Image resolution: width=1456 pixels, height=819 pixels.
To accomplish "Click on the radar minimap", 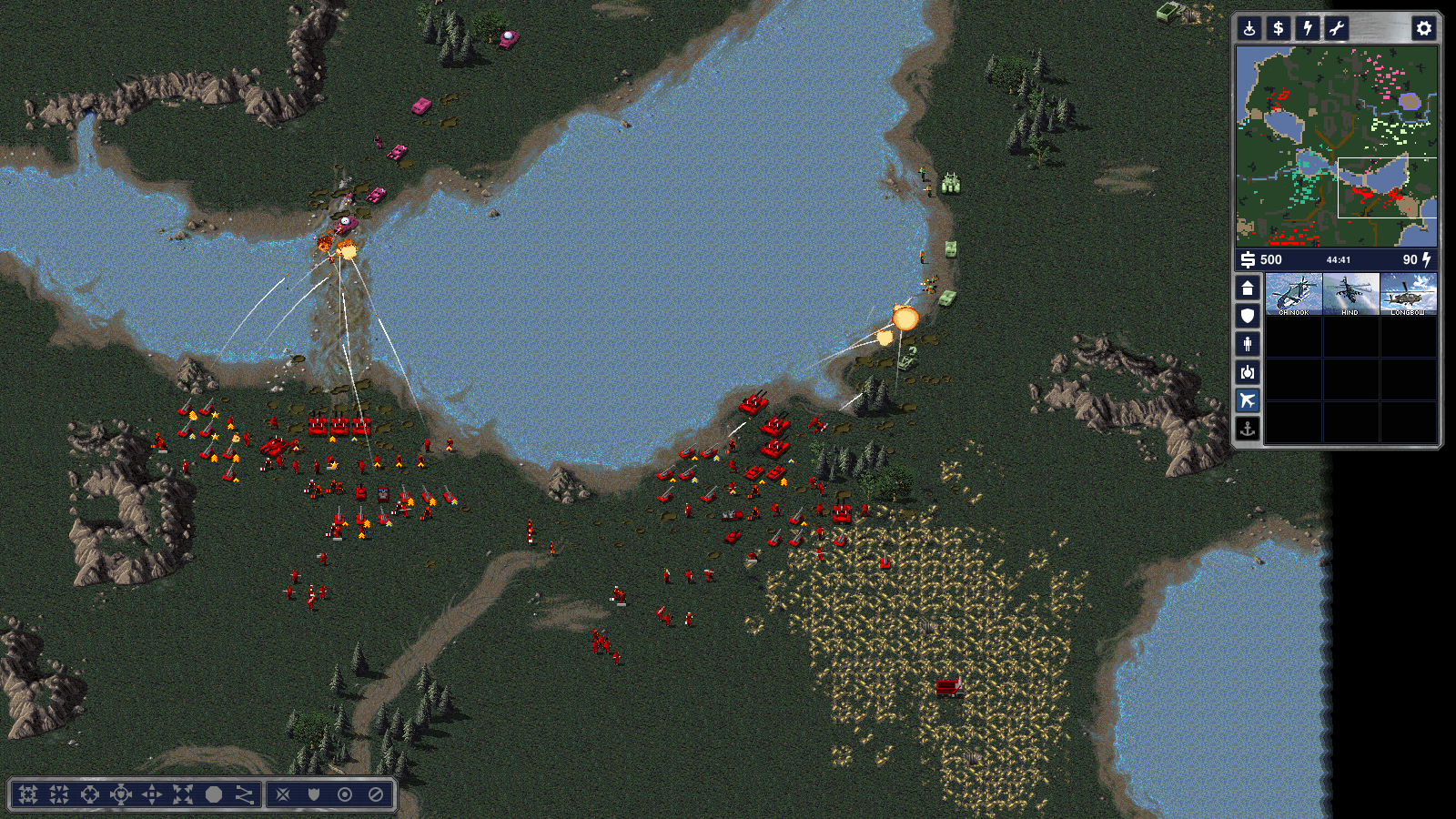I will click(x=1336, y=146).
